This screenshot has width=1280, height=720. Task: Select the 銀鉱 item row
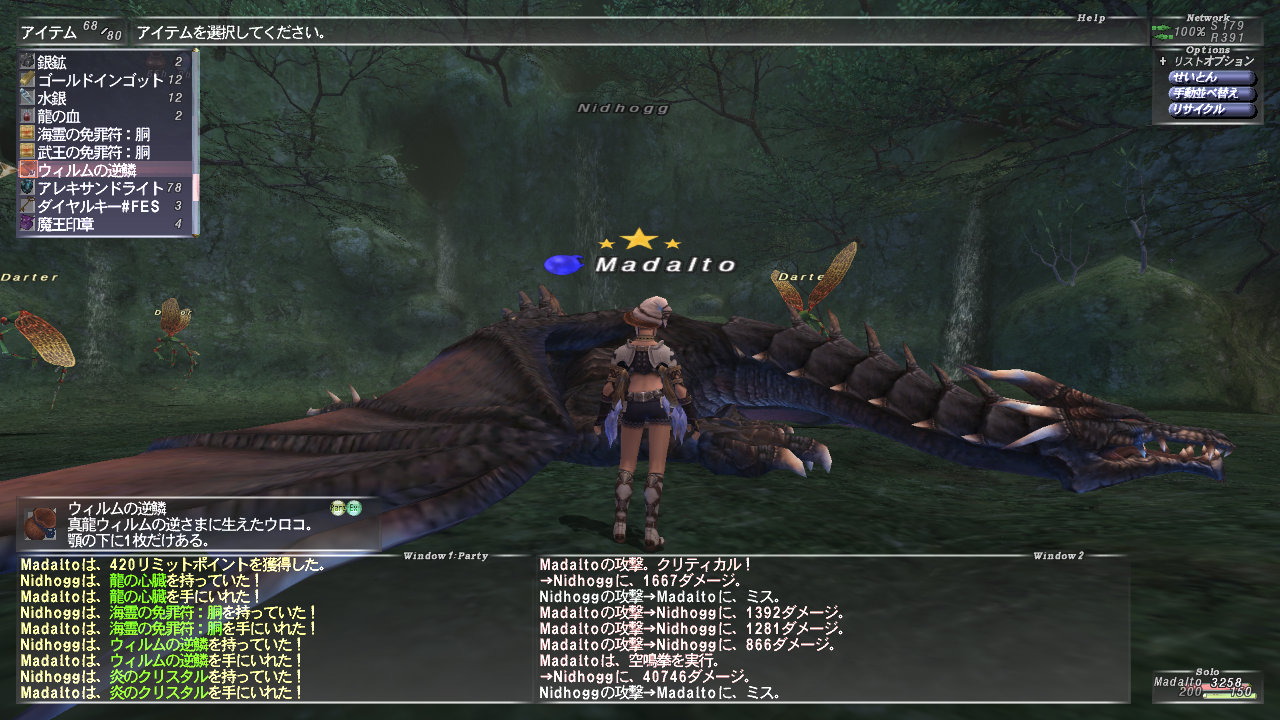100,62
